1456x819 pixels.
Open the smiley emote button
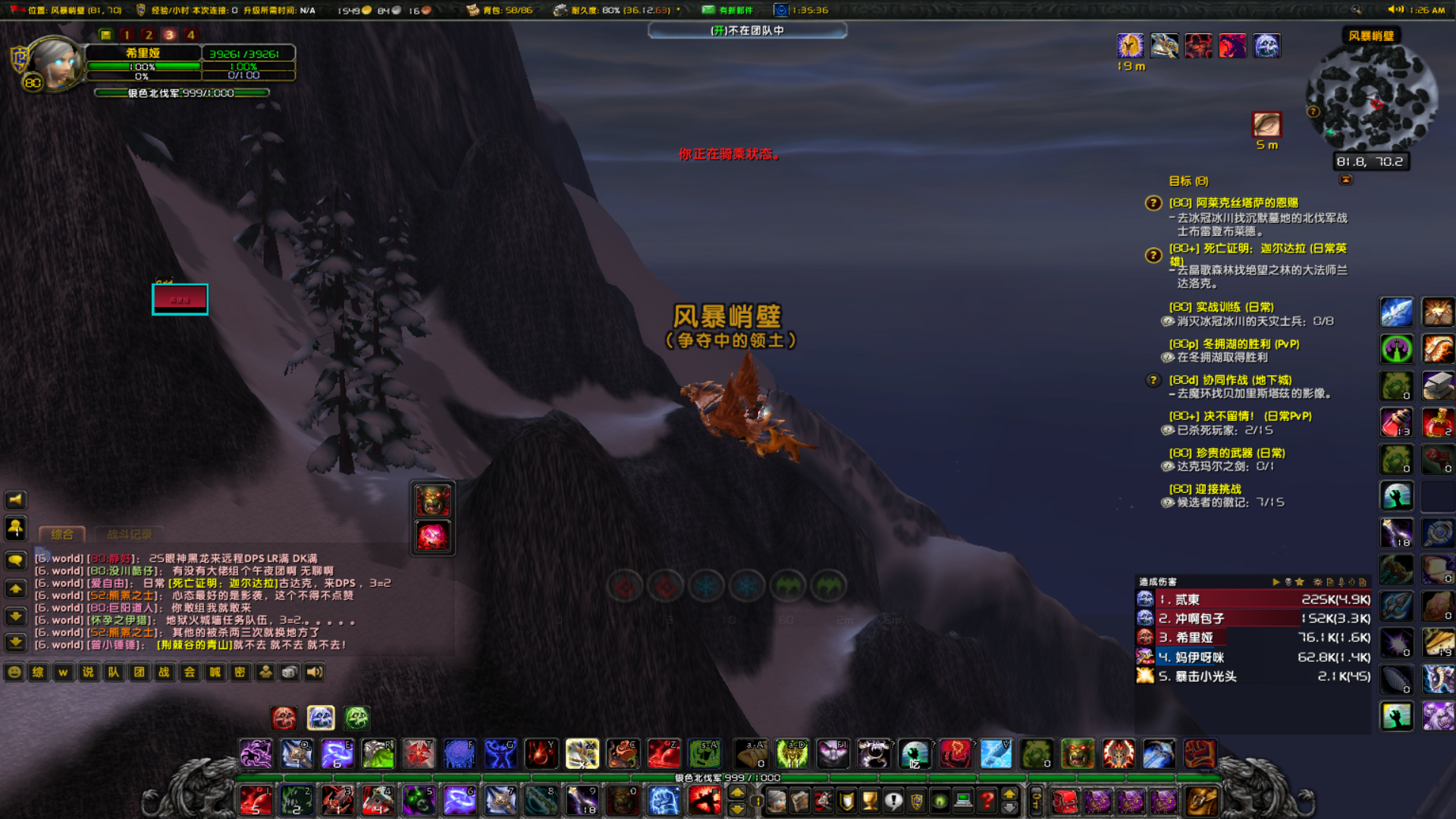[x=14, y=673]
